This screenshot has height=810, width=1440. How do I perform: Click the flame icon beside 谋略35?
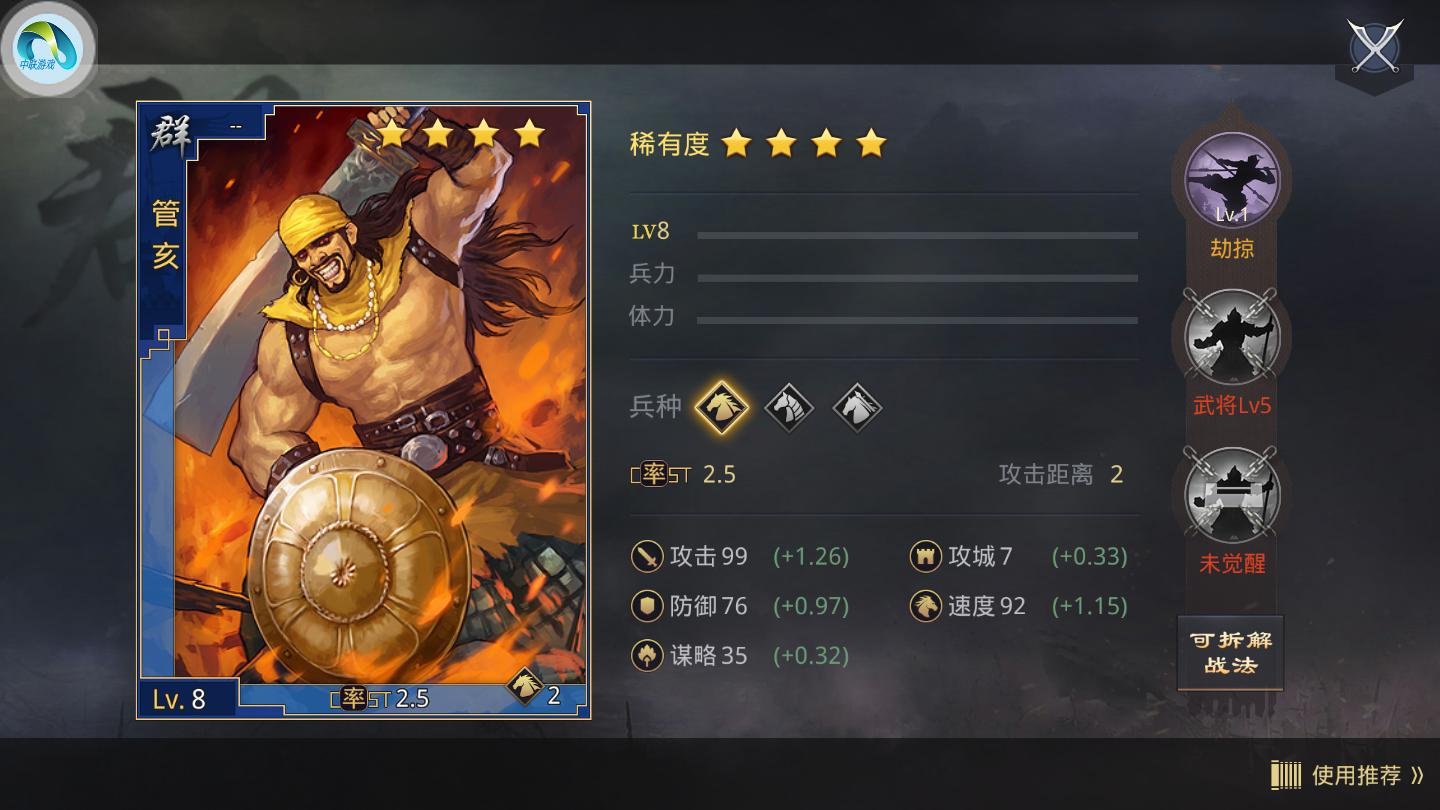(645, 655)
